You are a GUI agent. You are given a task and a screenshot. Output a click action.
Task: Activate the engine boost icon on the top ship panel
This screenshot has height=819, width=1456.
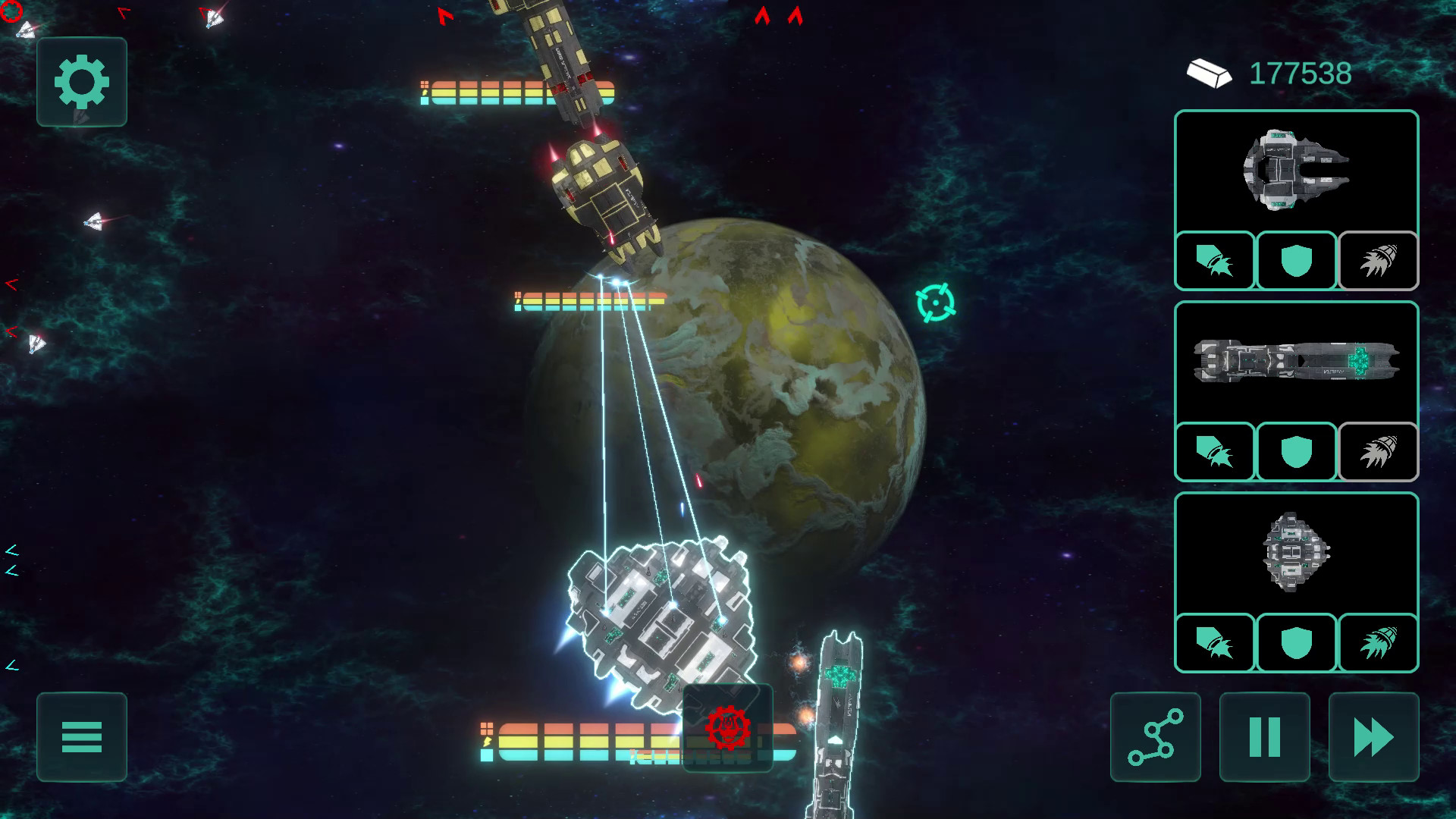tap(1376, 261)
